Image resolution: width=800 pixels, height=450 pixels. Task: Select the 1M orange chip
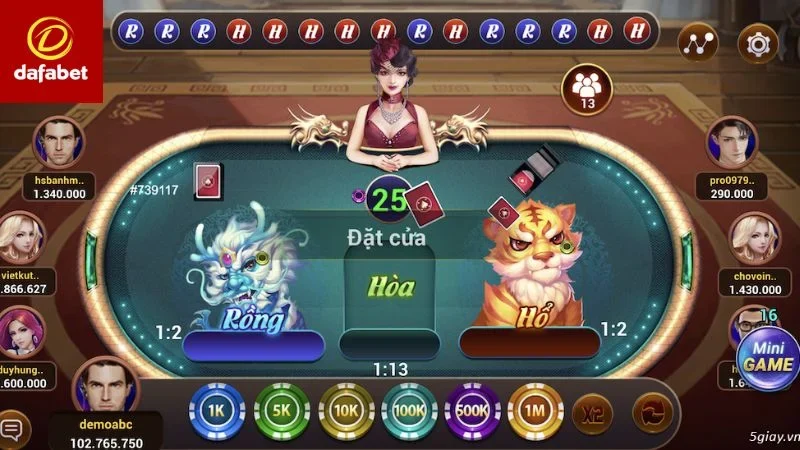tap(535, 411)
